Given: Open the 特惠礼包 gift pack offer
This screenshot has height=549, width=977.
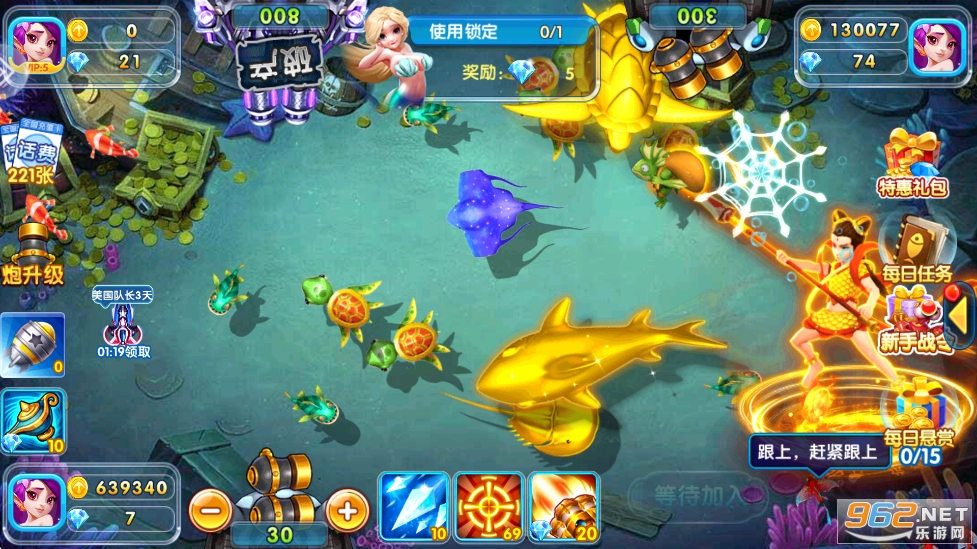Looking at the screenshot, I should pyautogui.click(x=912, y=162).
